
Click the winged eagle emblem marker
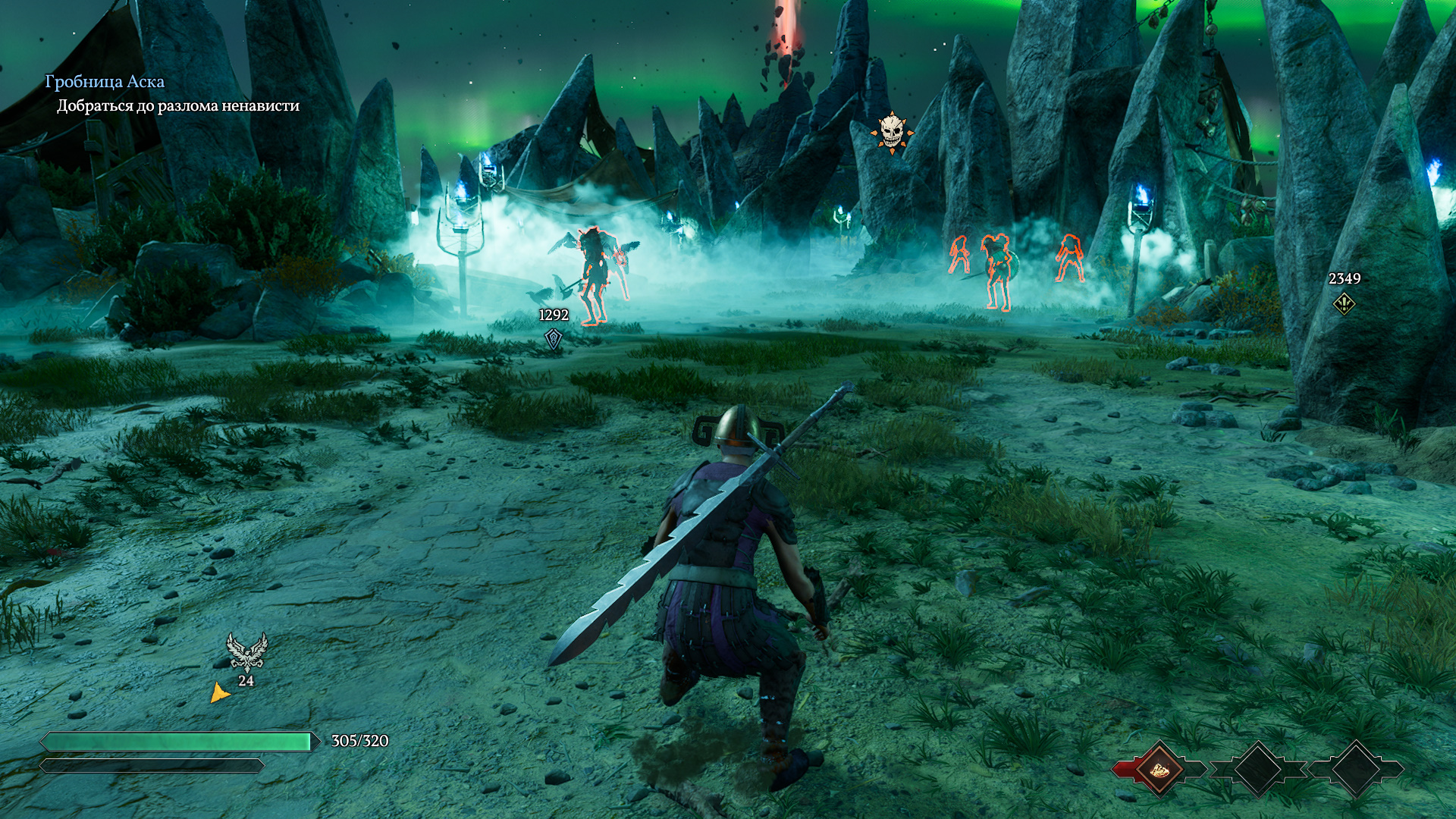click(x=246, y=652)
